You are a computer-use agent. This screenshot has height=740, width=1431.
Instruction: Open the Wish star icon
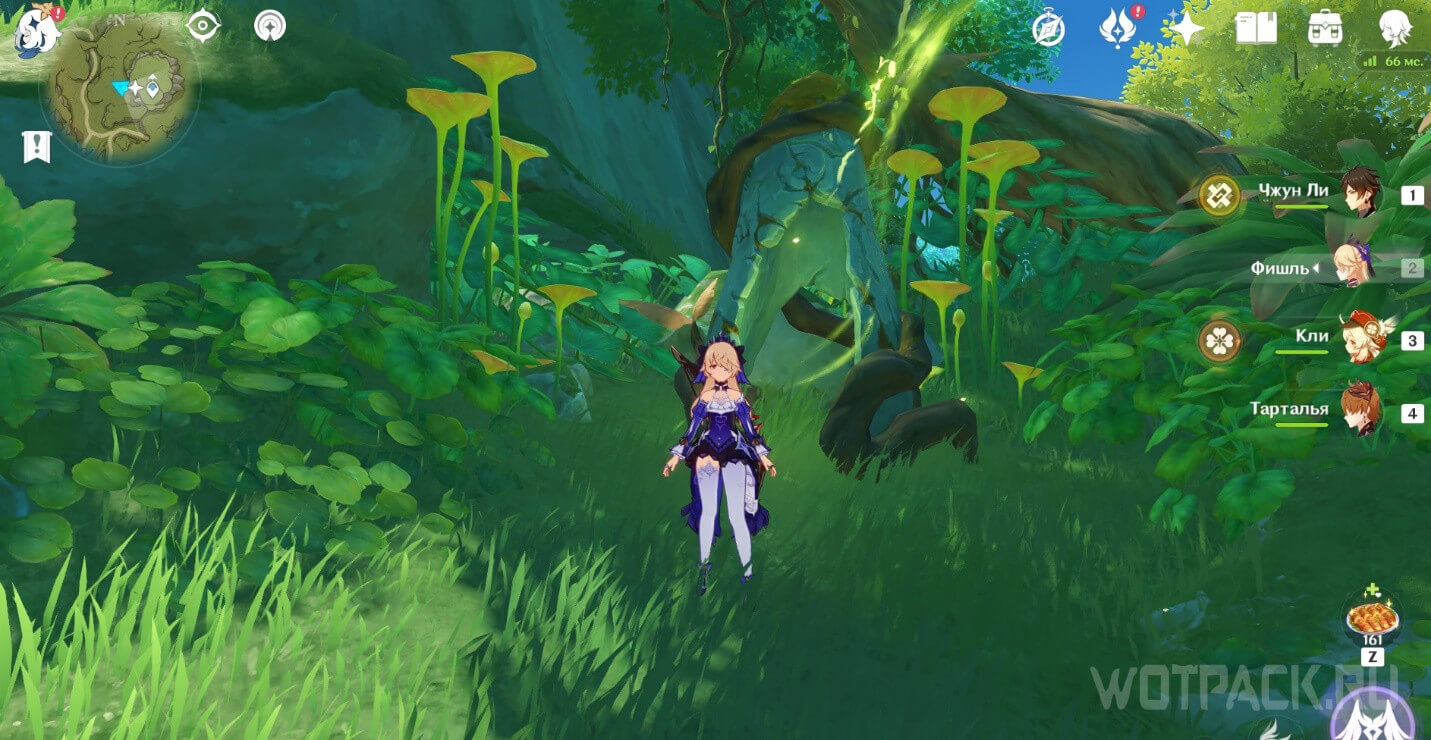(1186, 28)
